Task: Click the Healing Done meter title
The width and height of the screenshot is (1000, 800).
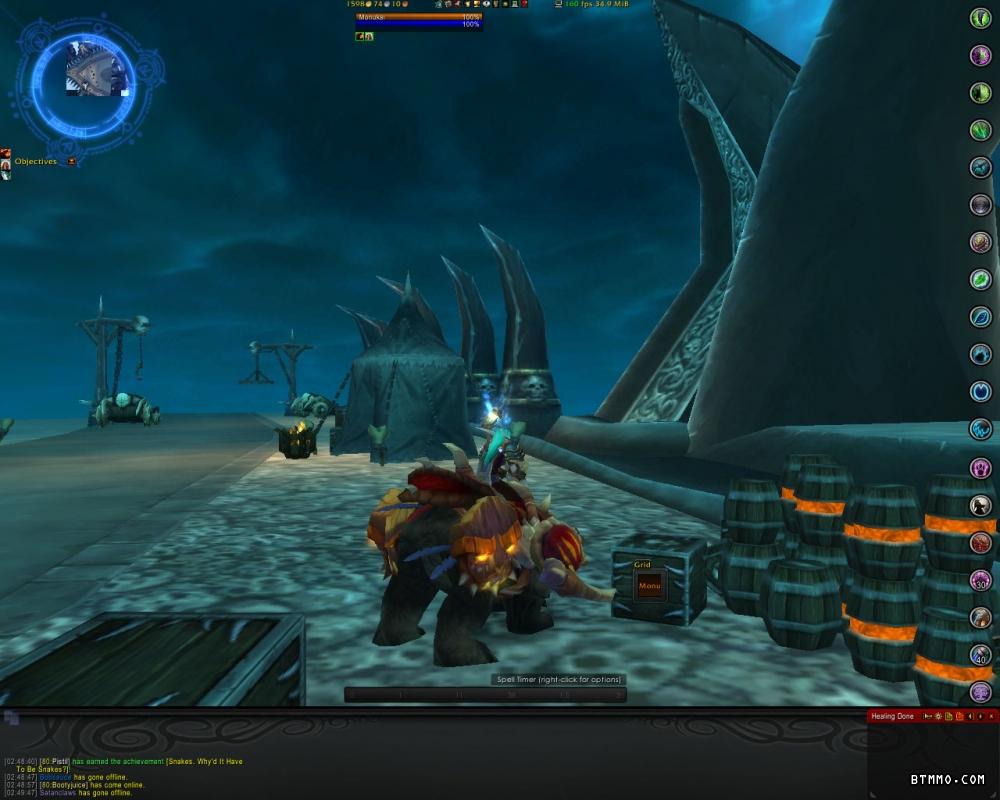Action: click(x=892, y=716)
